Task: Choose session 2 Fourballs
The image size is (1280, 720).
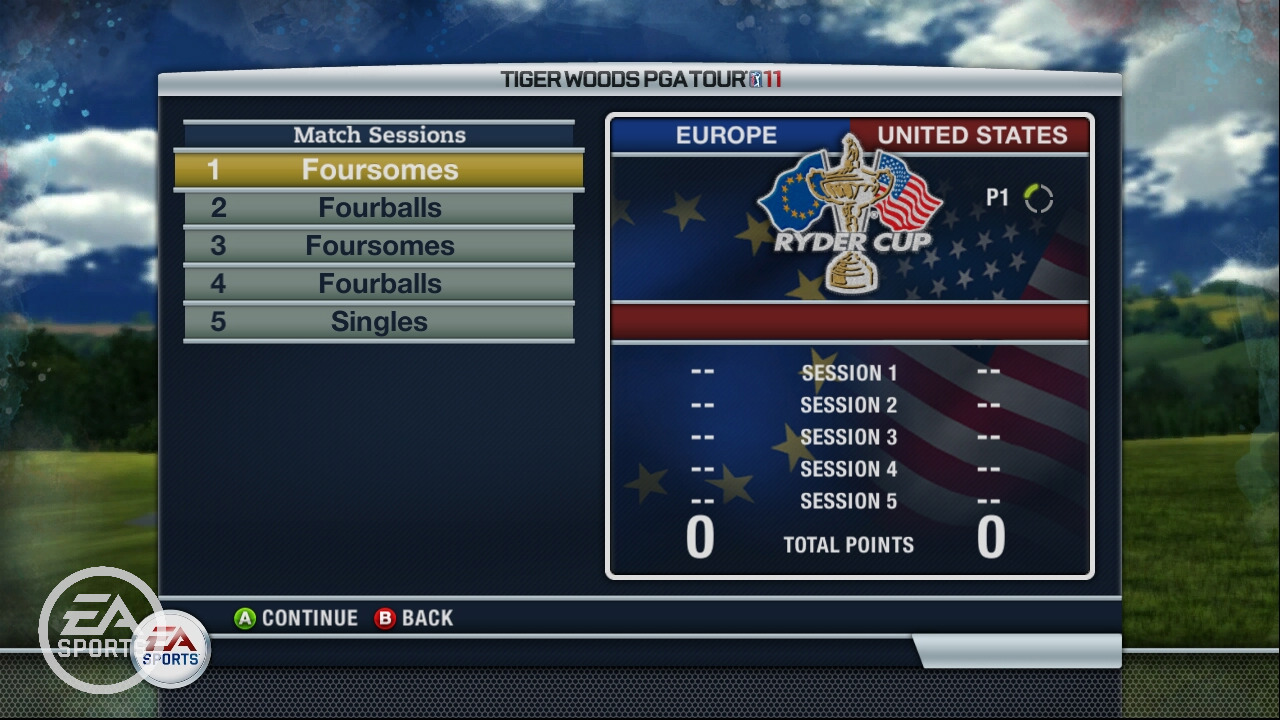Action: (x=379, y=208)
